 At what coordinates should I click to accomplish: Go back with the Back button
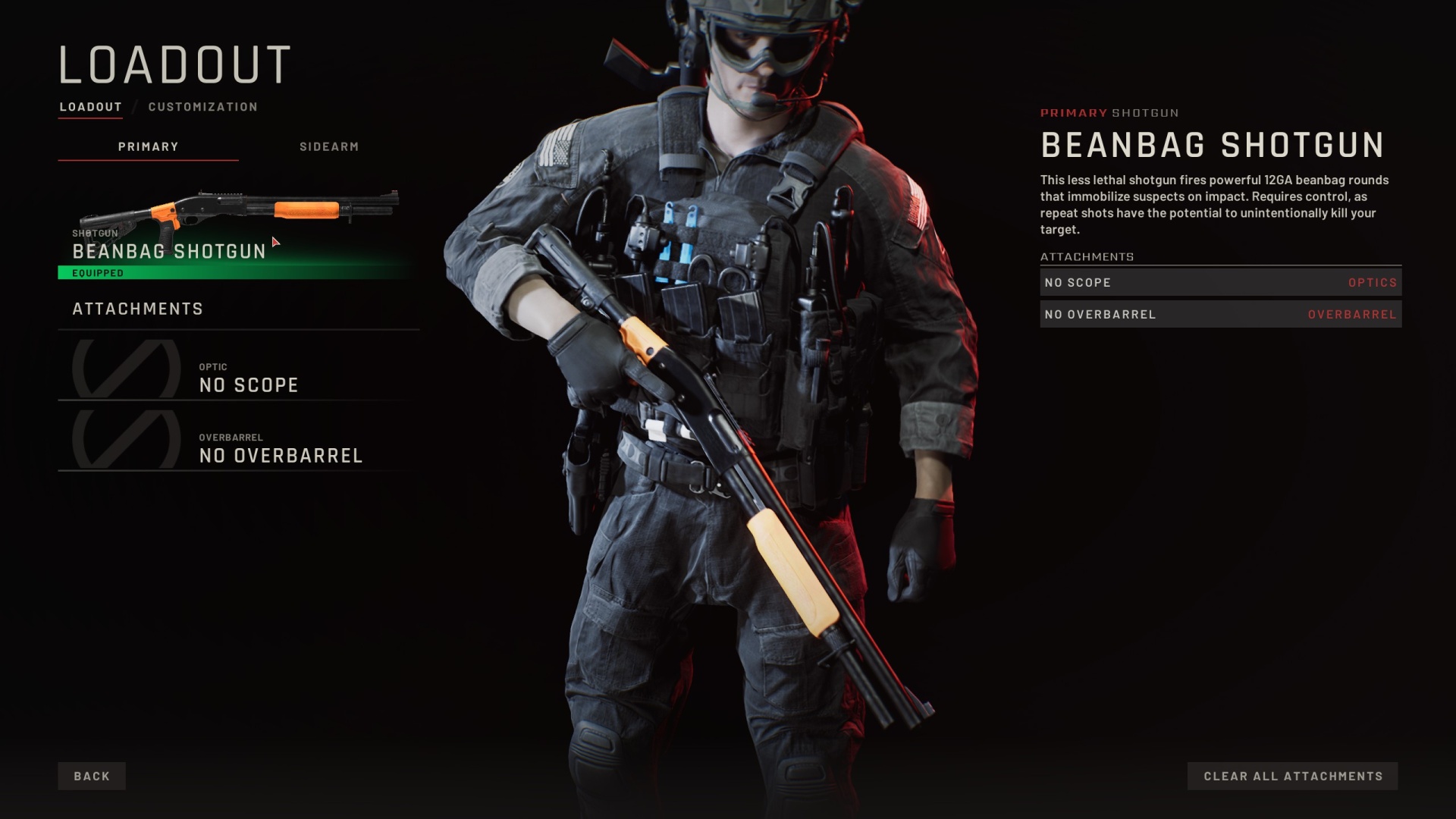[92, 776]
